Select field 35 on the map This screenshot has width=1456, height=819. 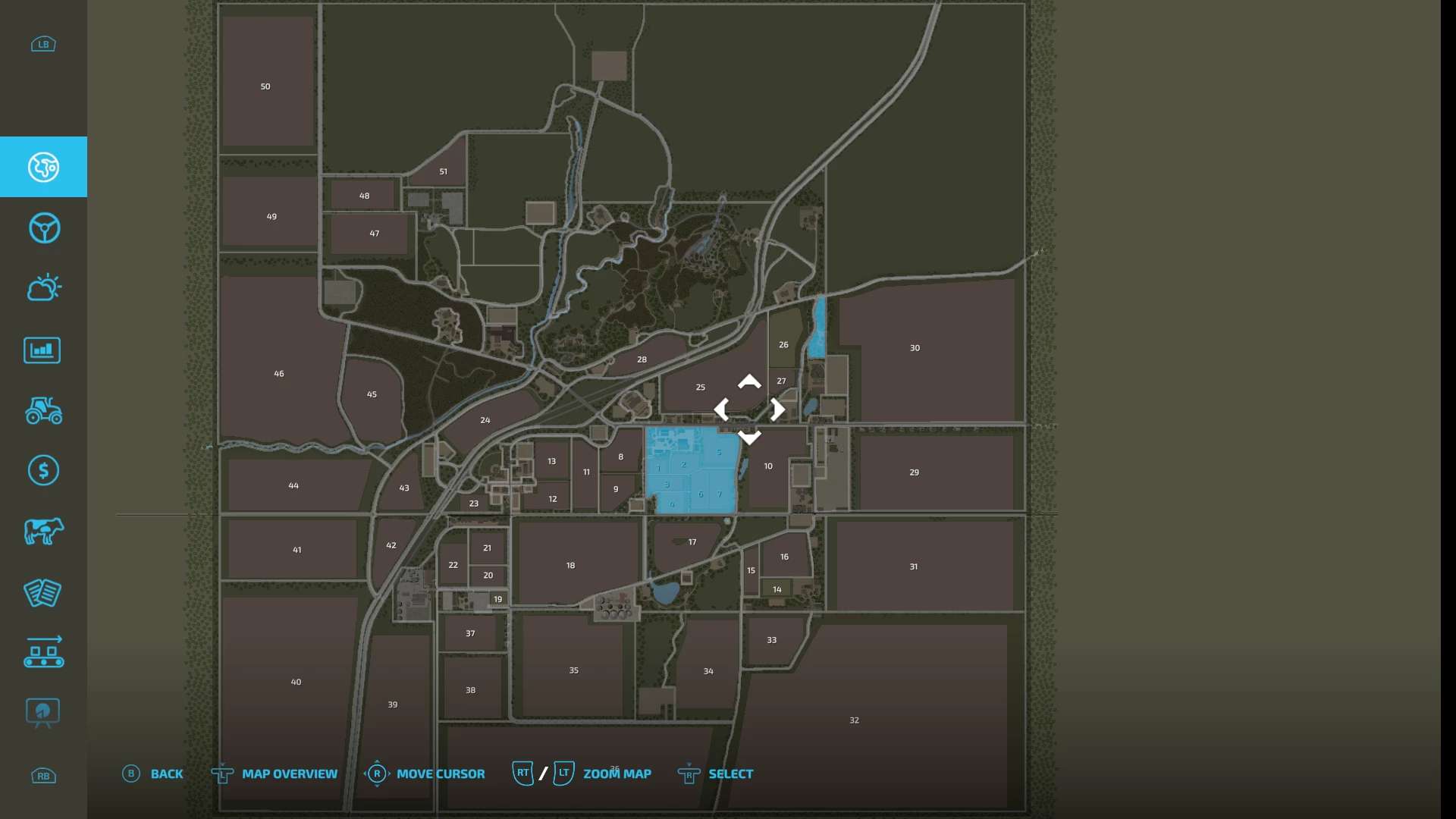[x=573, y=670]
